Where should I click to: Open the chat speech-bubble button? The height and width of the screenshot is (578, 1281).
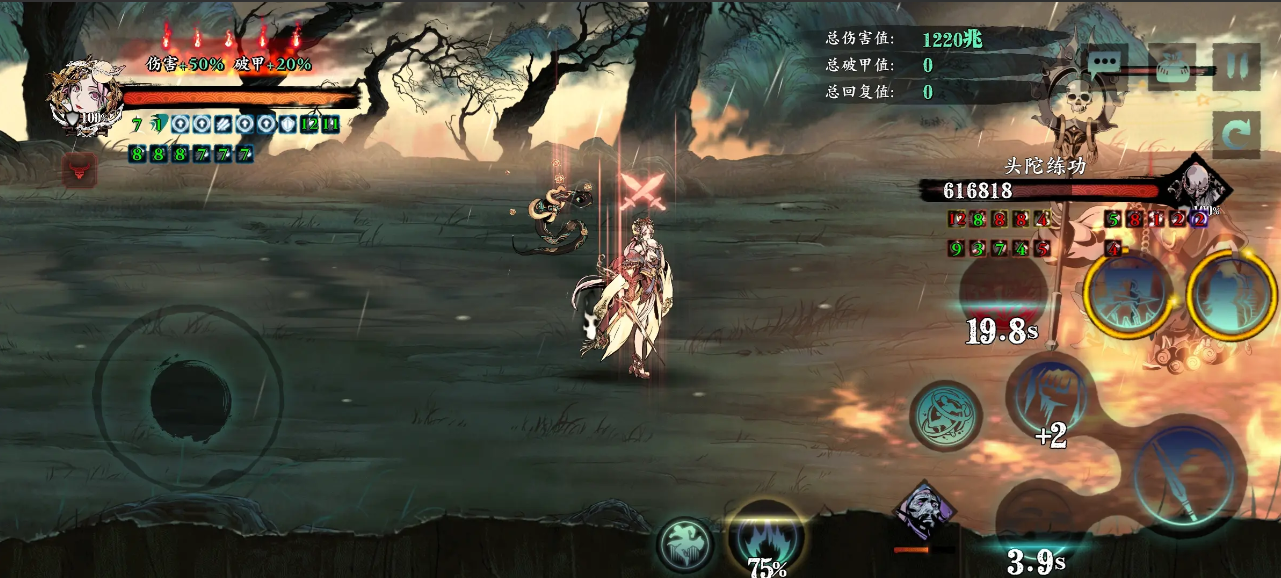pos(1106,62)
